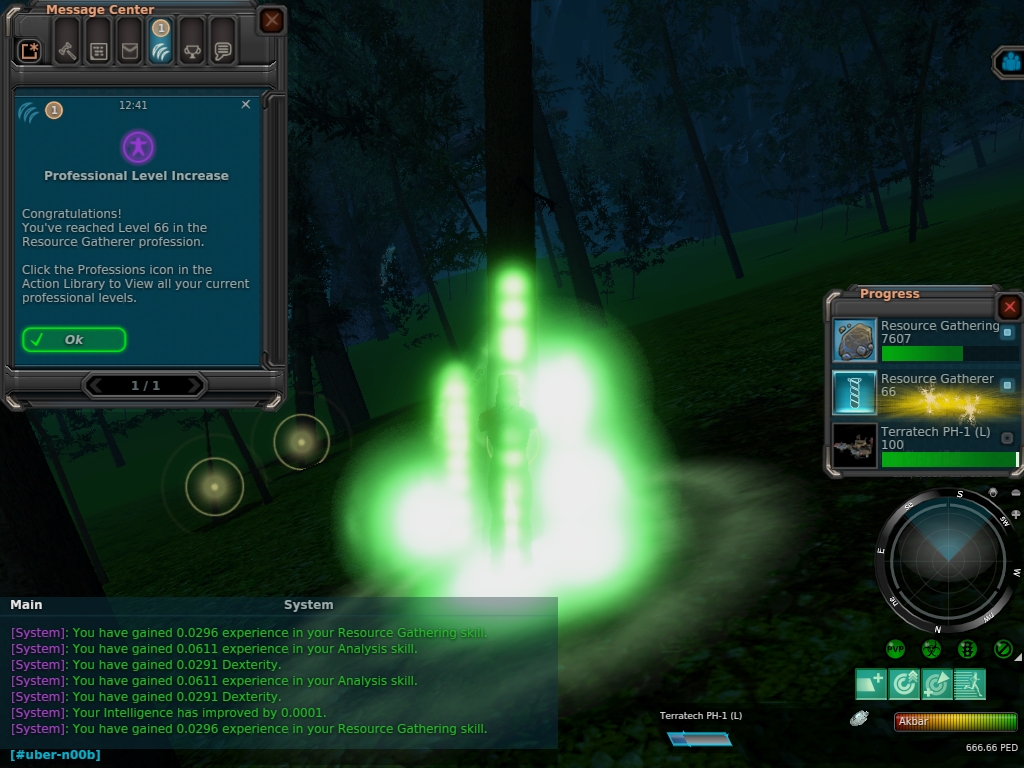Image resolution: width=1024 pixels, height=768 pixels.
Task: Open the speech bubble messages tab
Action: click(223, 51)
